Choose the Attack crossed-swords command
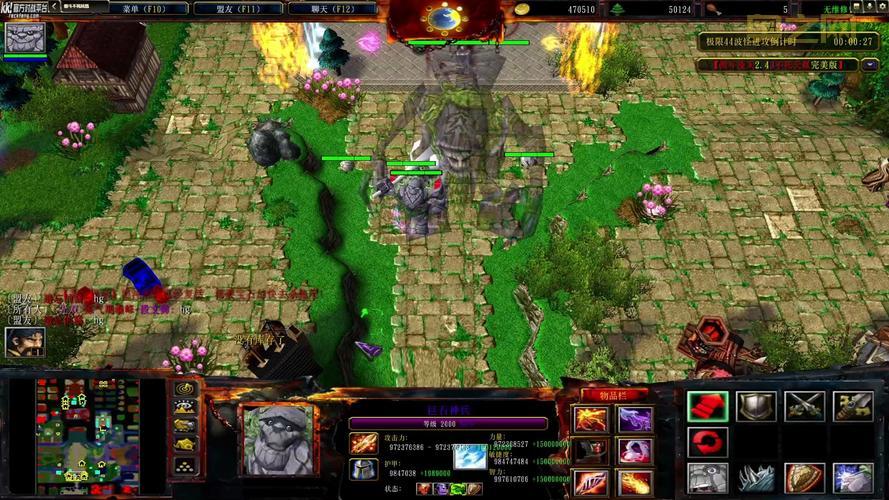Screen dimensions: 889x500 coord(804,406)
